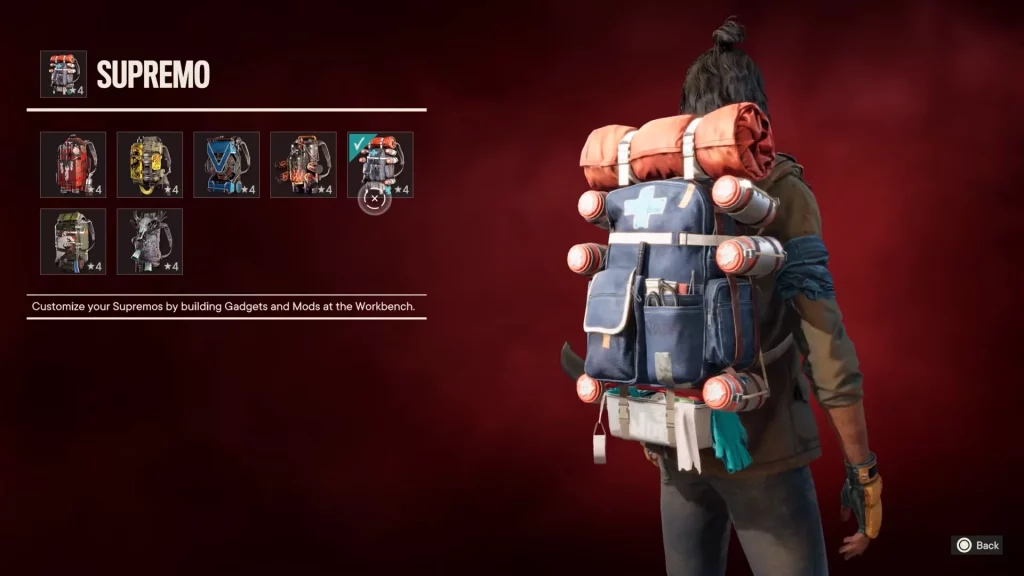The height and width of the screenshot is (576, 1024).
Task: Select the red Supremo backpack
Action: pyautogui.click(x=73, y=164)
